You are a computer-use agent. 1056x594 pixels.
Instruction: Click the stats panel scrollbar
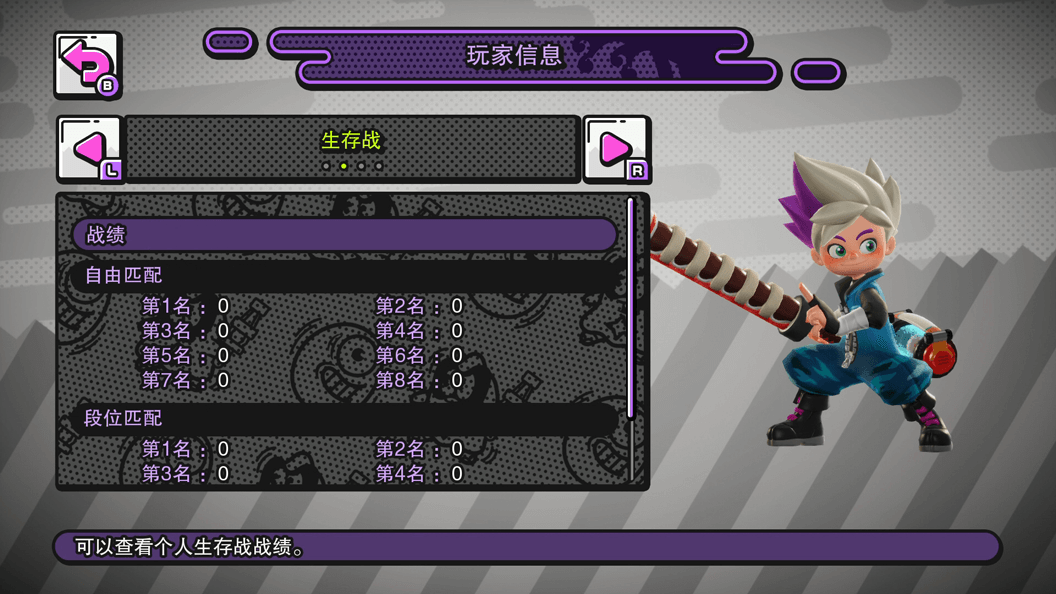pyautogui.click(x=630, y=308)
